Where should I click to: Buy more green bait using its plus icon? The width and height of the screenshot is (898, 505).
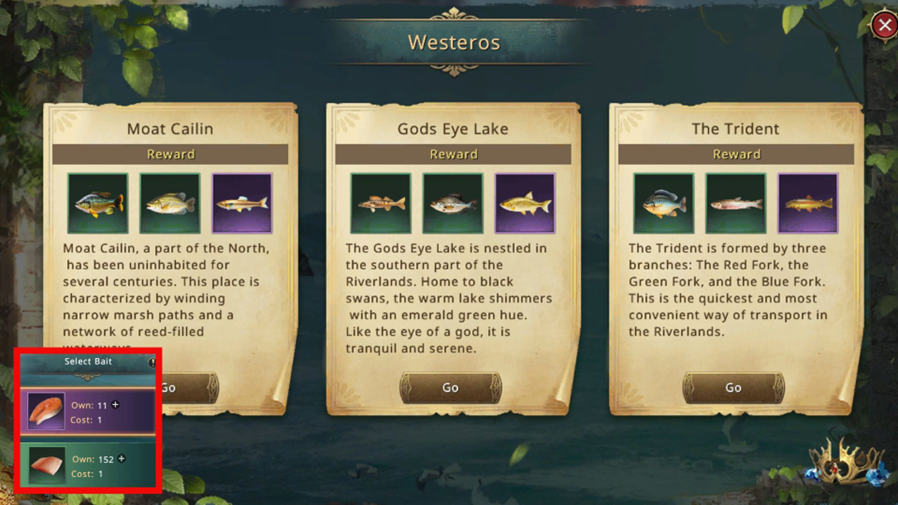pyautogui.click(x=122, y=459)
